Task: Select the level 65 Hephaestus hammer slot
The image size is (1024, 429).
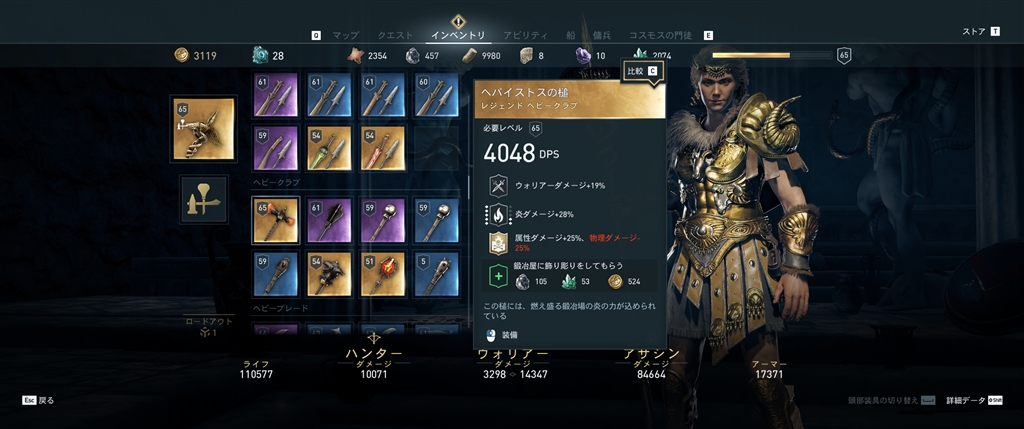Action: [x=275, y=220]
